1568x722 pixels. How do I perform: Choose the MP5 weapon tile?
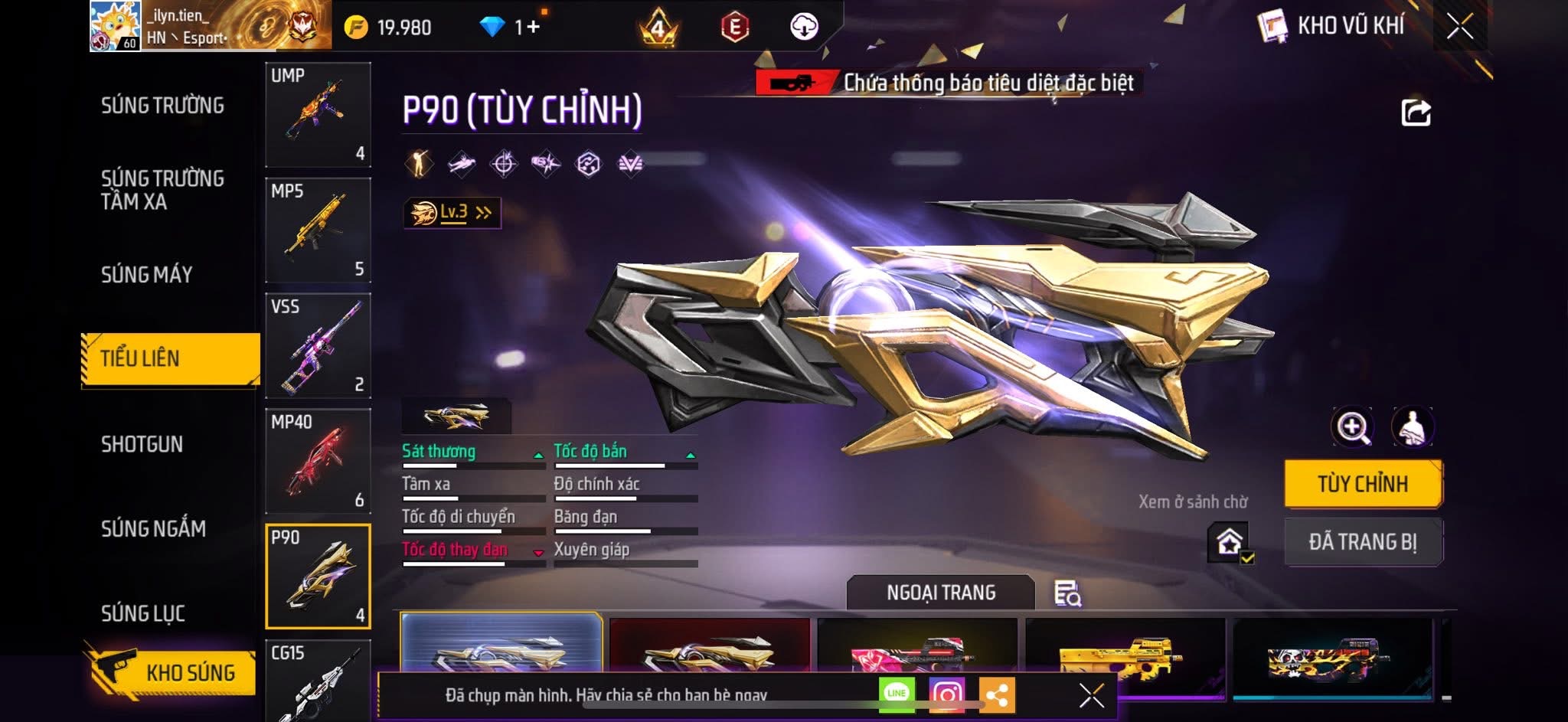click(x=318, y=230)
